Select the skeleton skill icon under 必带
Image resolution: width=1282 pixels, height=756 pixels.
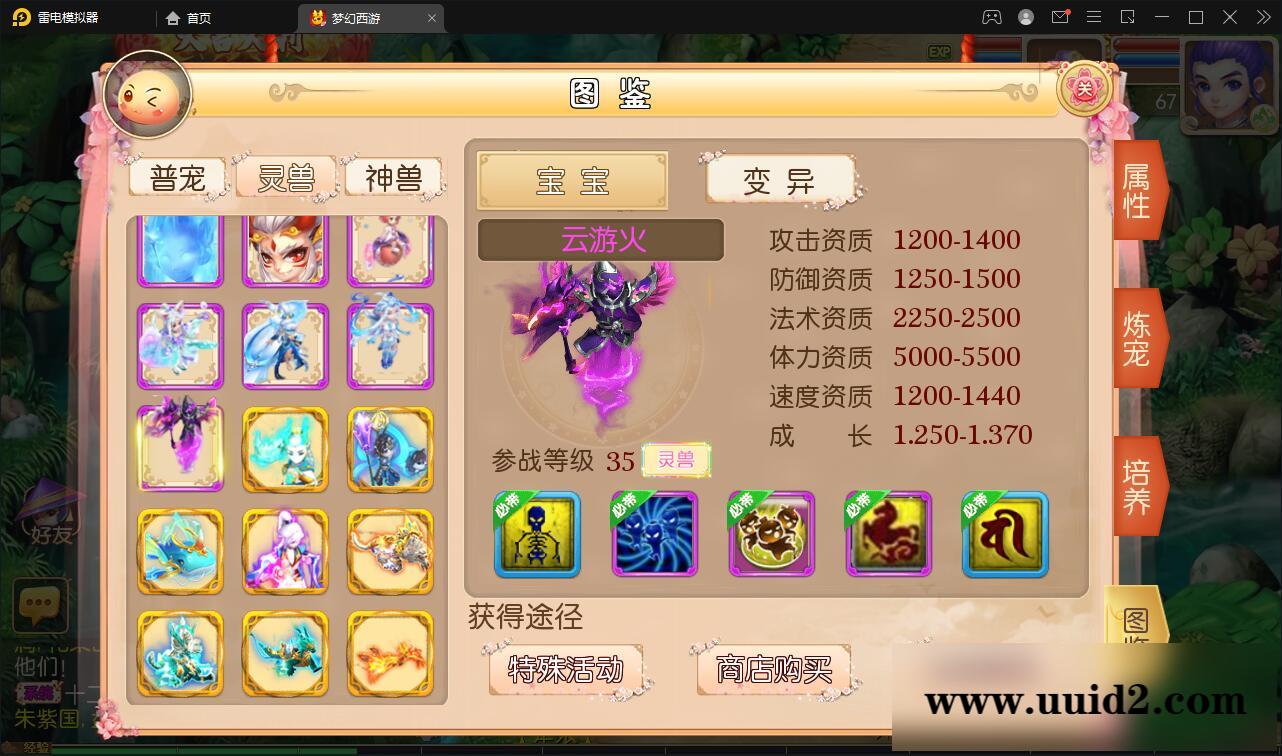coord(535,535)
